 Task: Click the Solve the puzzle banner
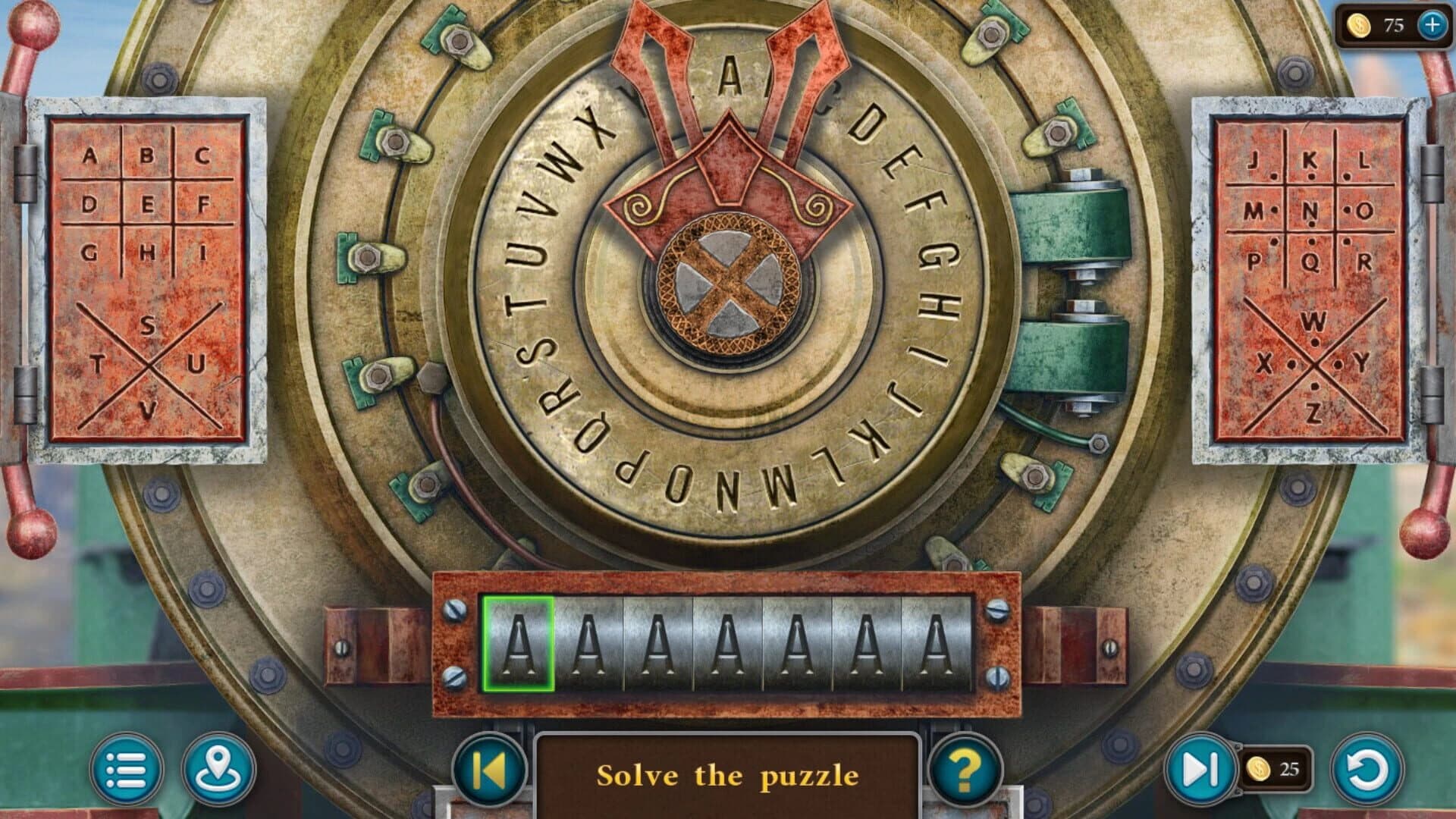(x=728, y=775)
